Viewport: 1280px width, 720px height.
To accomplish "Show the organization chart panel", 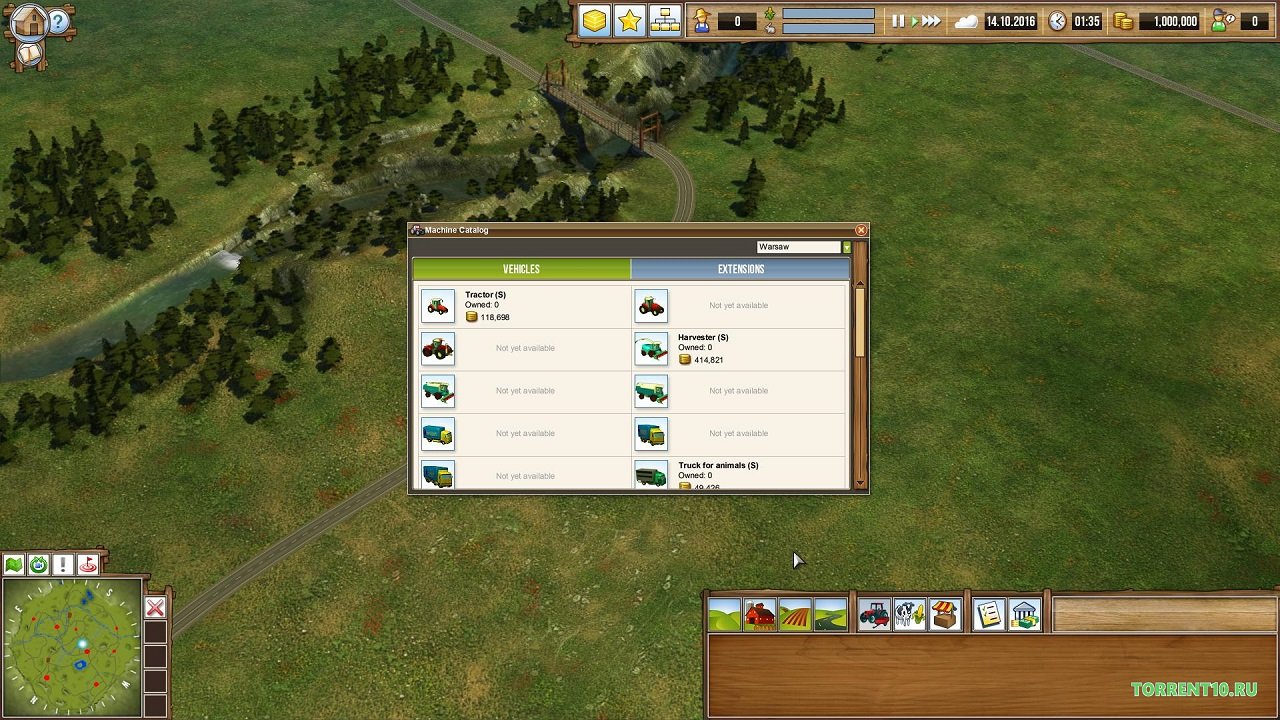I will click(665, 21).
